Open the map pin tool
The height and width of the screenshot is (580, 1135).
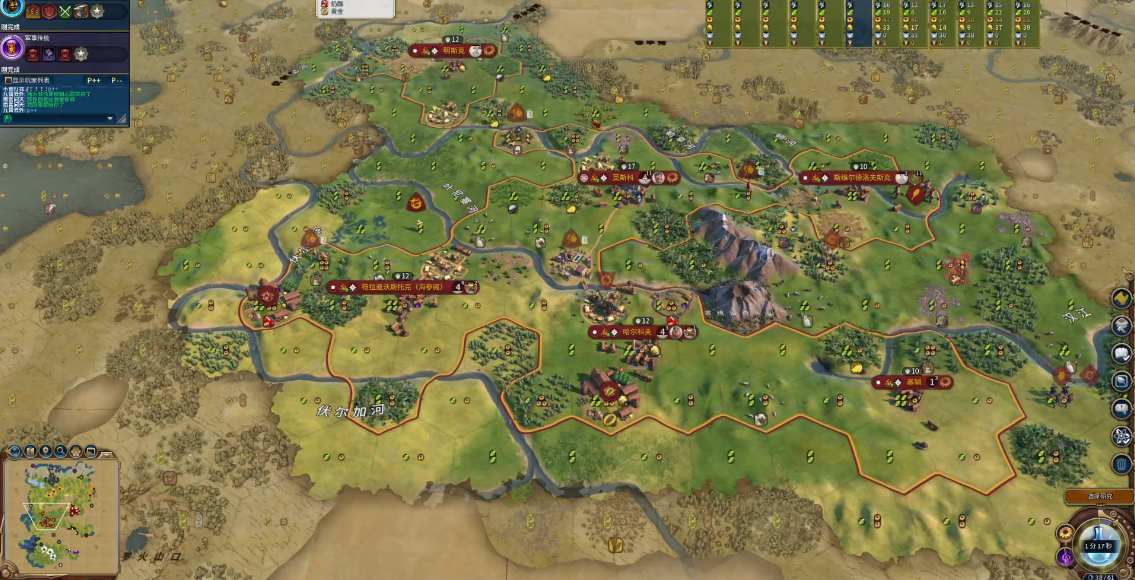tap(46, 452)
